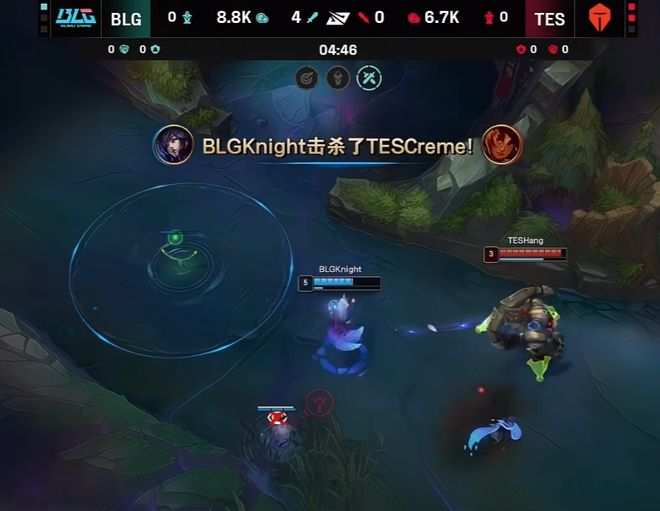660x511 pixels.
Task: Click the middle round icon below the timer
Action: tap(338, 77)
